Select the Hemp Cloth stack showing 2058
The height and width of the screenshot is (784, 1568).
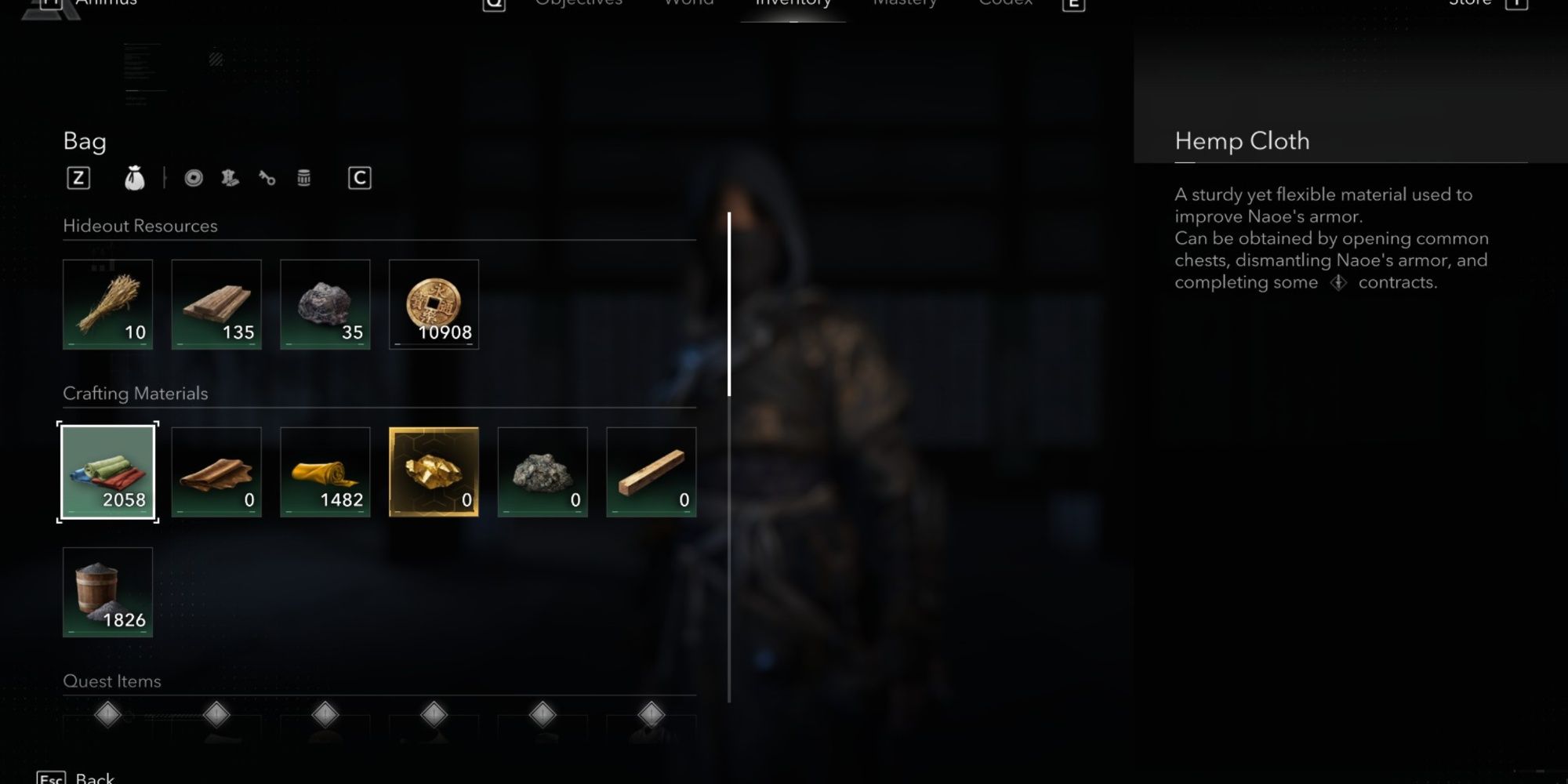coord(107,470)
